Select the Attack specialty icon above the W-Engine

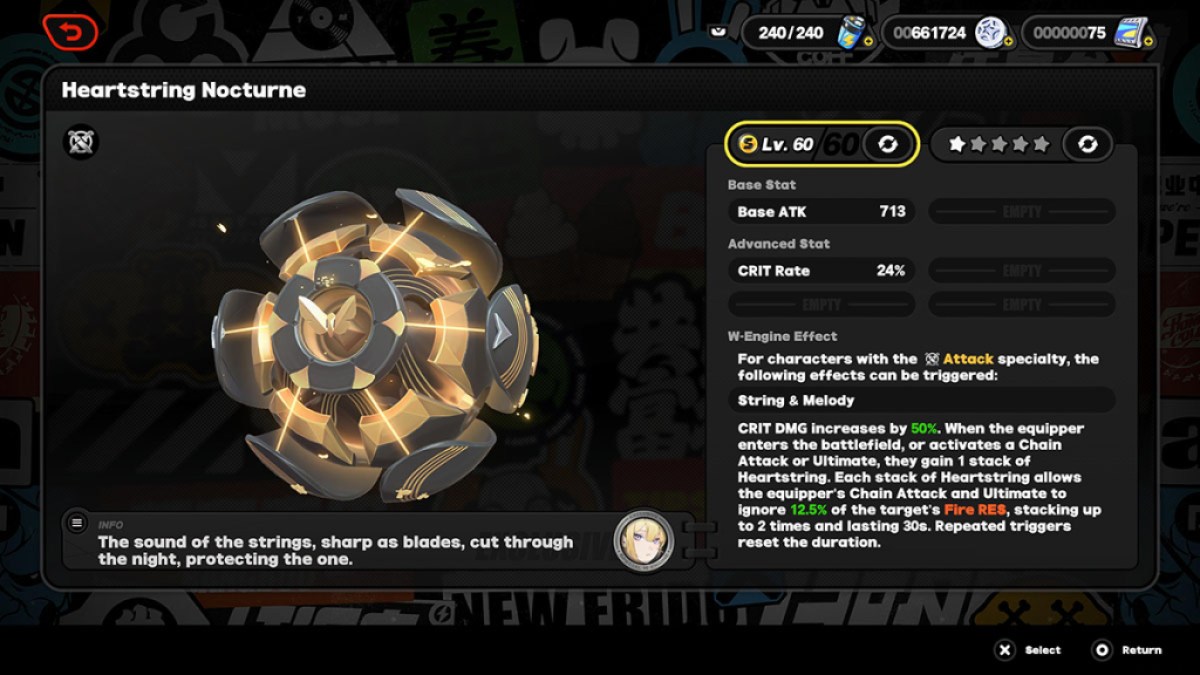tap(80, 143)
